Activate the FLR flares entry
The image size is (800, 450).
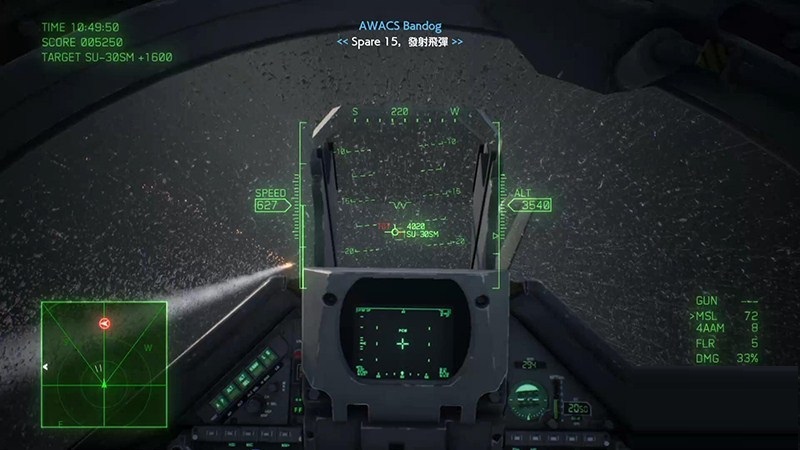(x=727, y=343)
